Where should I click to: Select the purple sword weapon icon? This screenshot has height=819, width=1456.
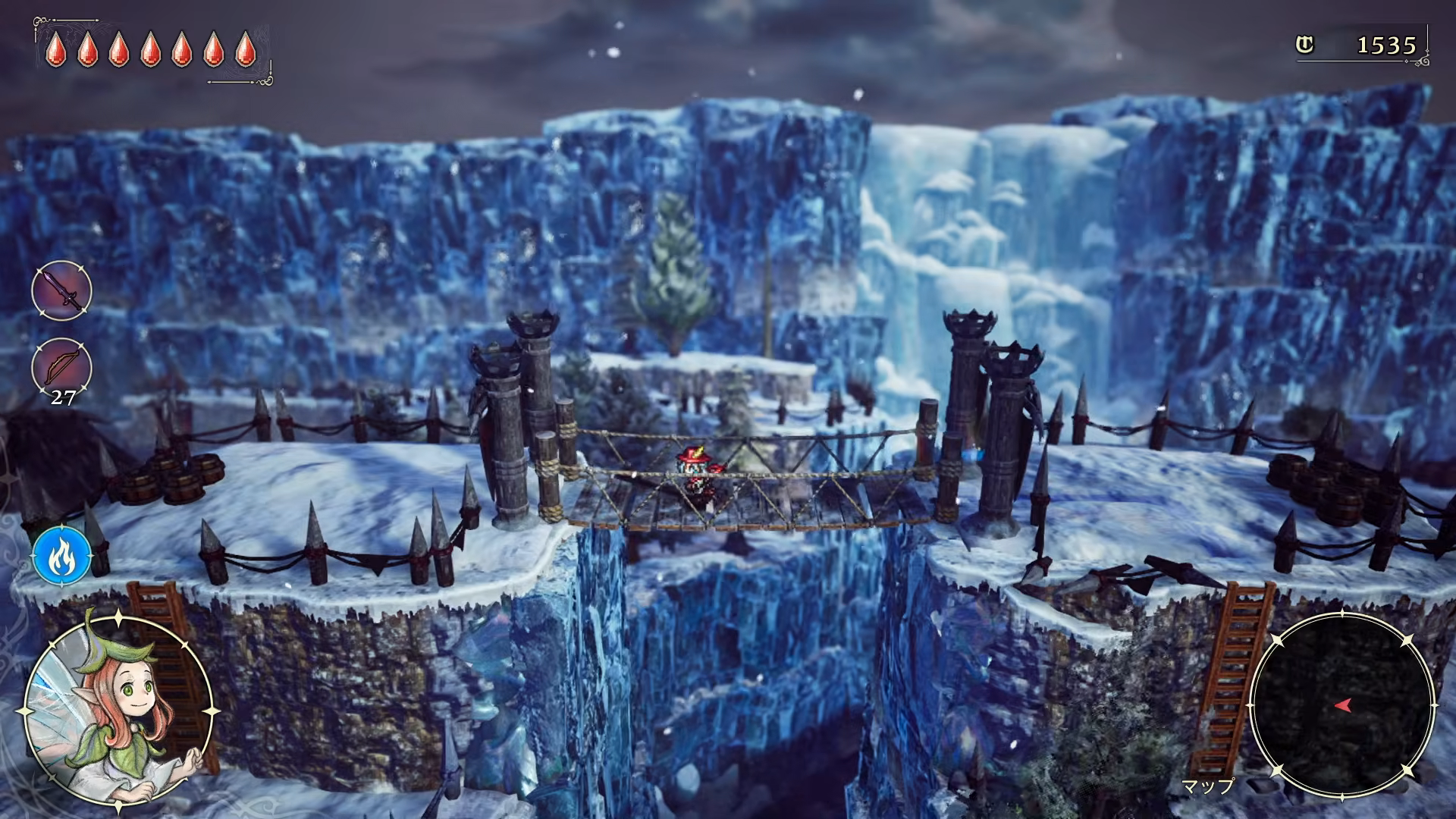61,290
